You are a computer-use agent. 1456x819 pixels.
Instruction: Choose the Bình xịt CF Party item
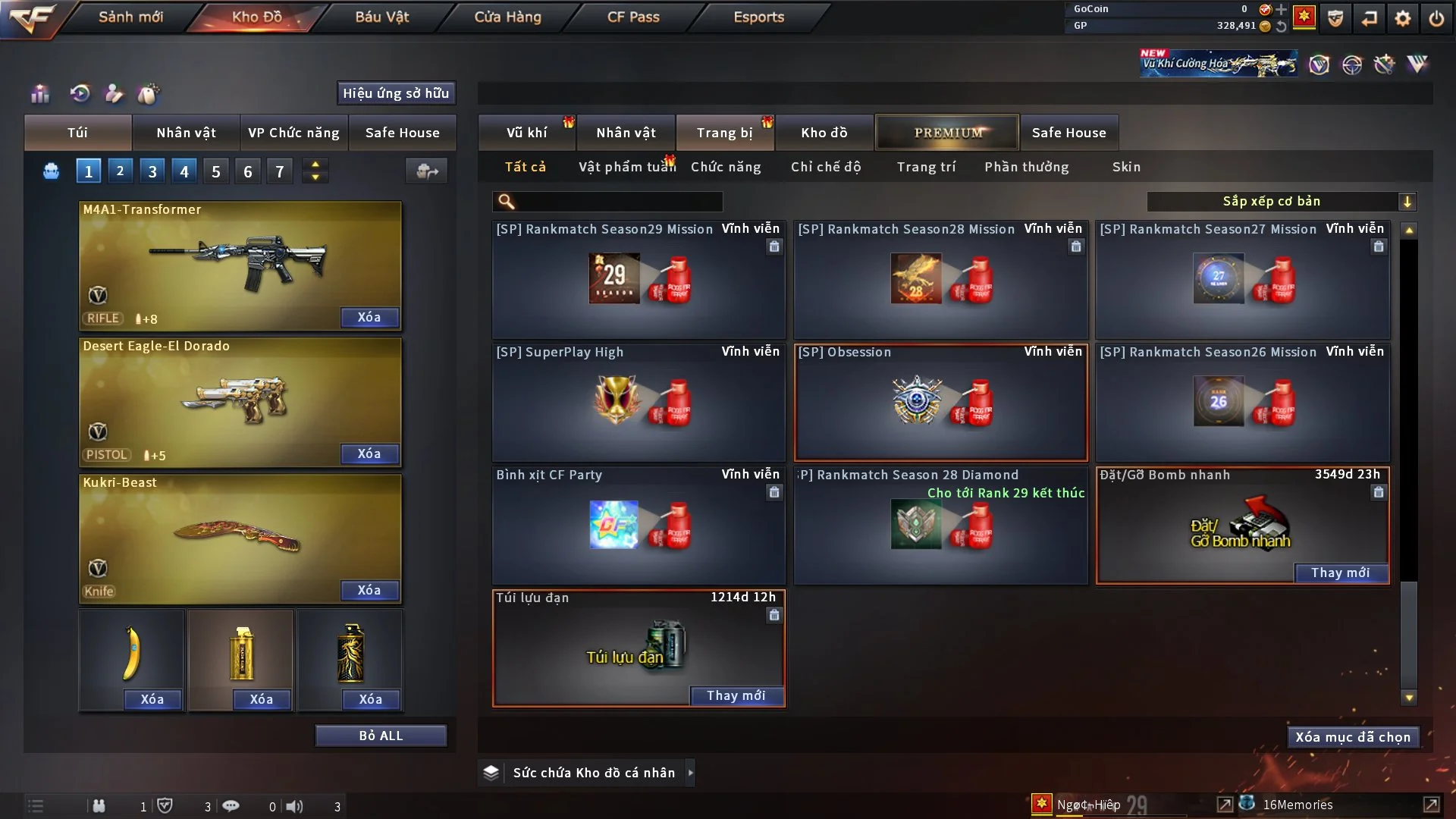639,525
